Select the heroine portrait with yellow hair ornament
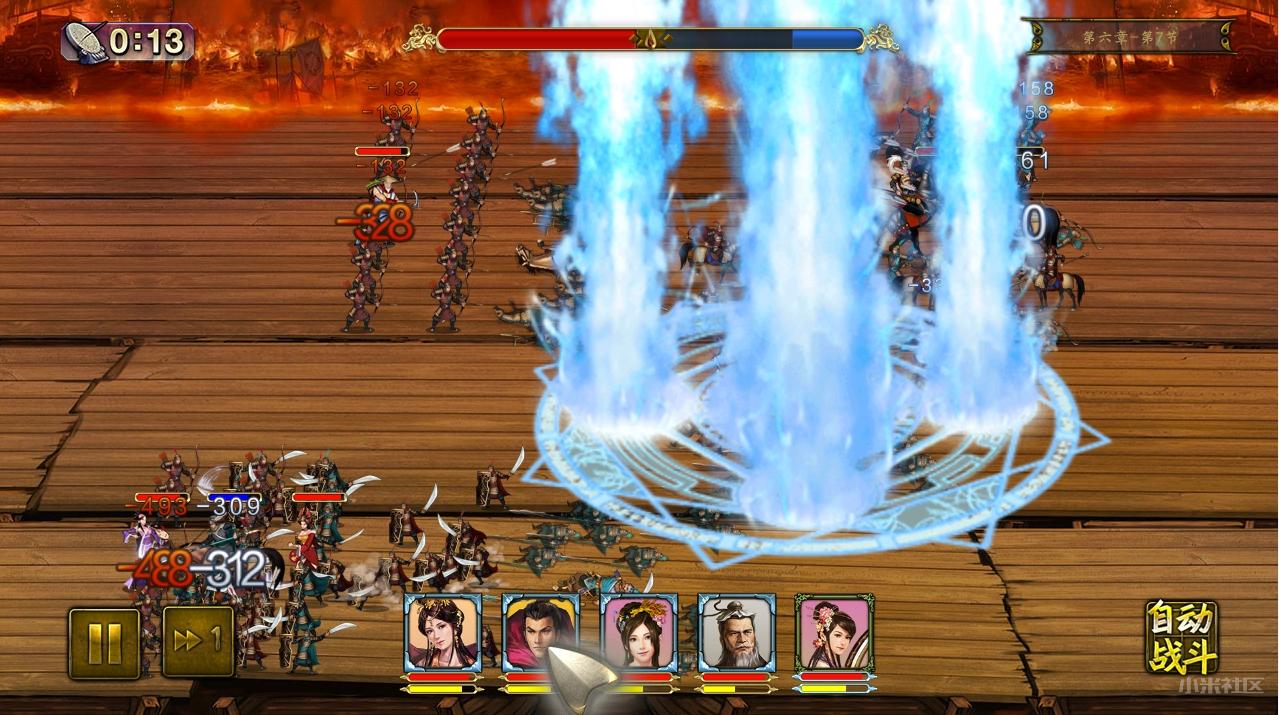 tap(638, 632)
